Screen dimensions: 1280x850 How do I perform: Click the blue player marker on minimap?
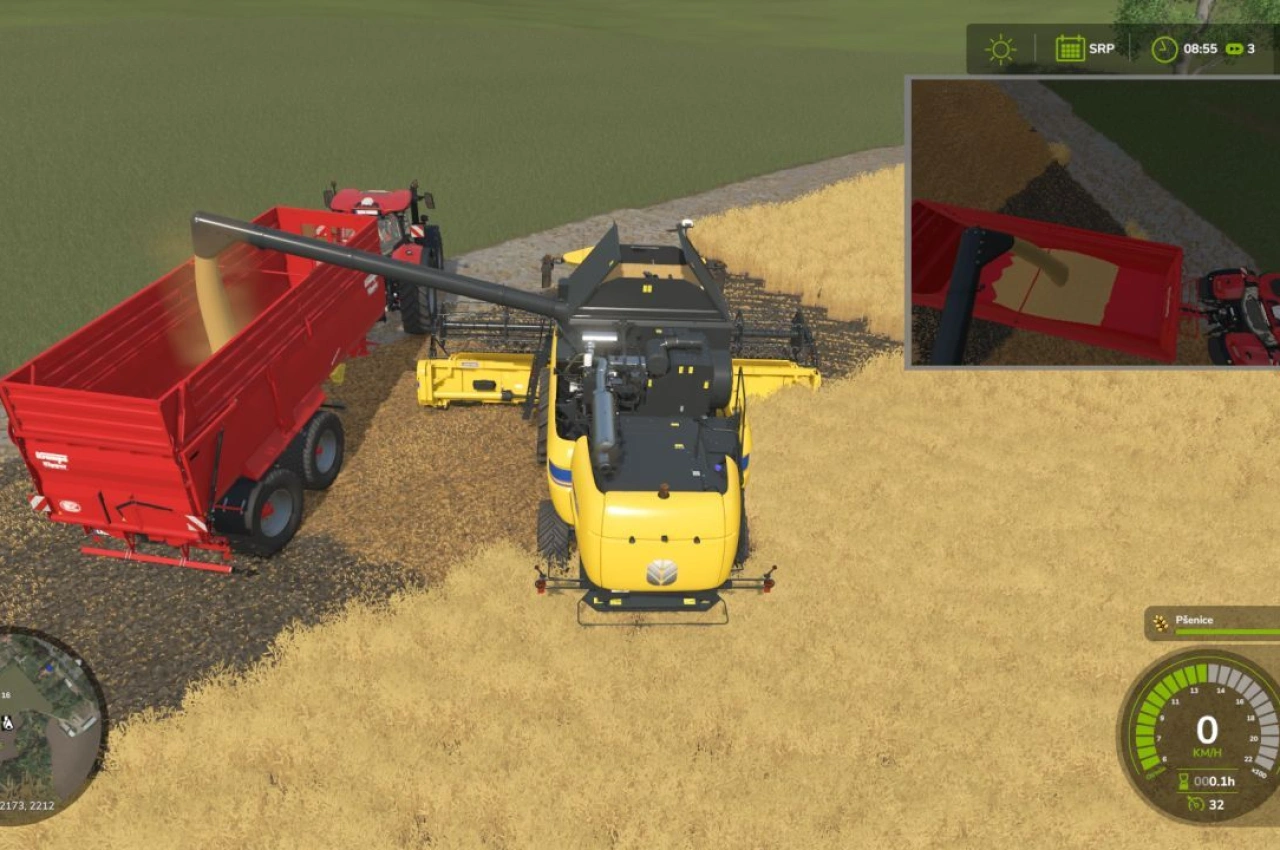click(x=48, y=667)
